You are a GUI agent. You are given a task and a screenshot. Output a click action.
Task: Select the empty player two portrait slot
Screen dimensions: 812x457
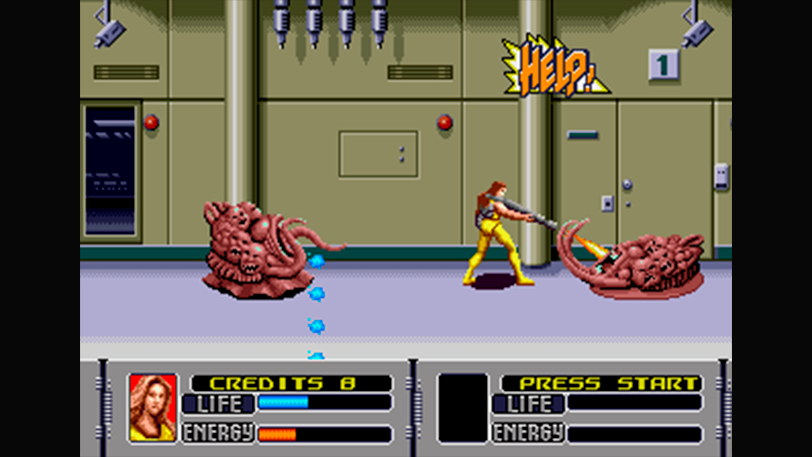463,408
